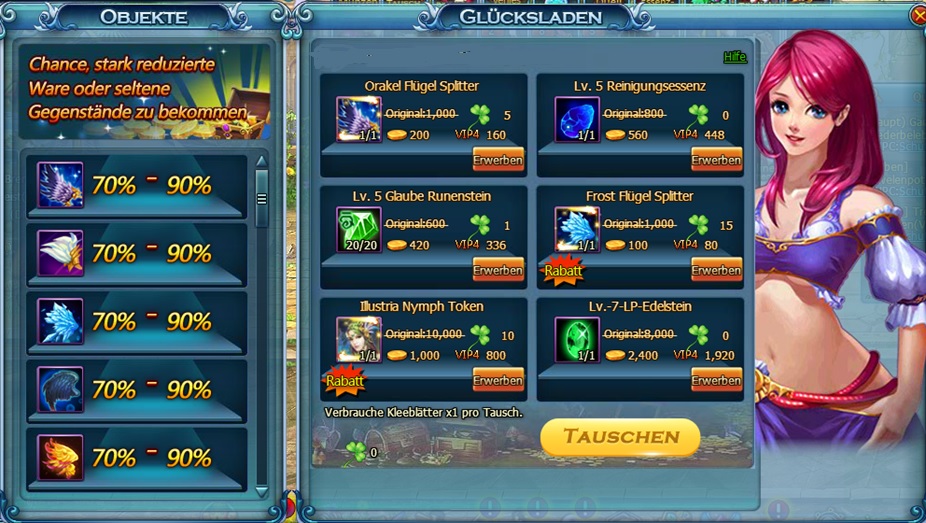Select the dark blue wing in Objekte list

tap(60, 389)
